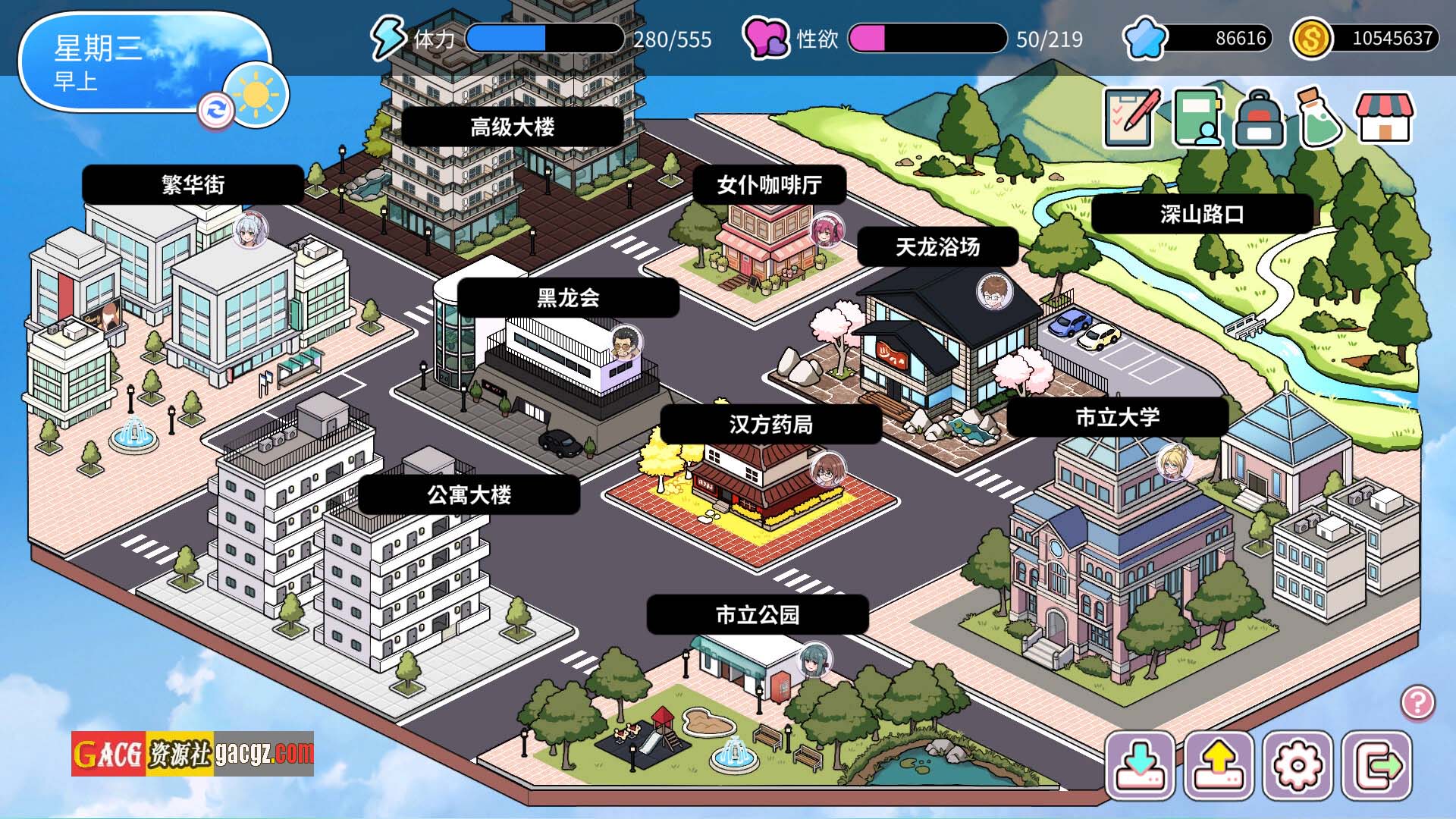1456x819 pixels.
Task: Open the task checklist with pencil icon
Action: (1131, 118)
